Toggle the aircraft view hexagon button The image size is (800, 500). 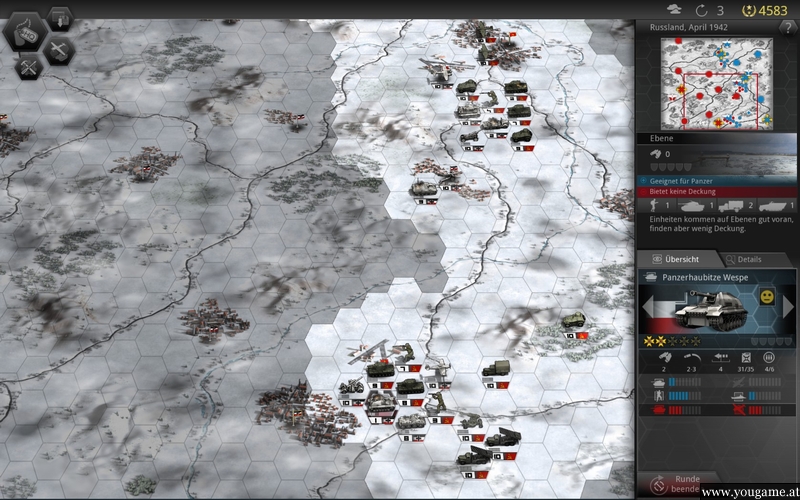[58, 50]
